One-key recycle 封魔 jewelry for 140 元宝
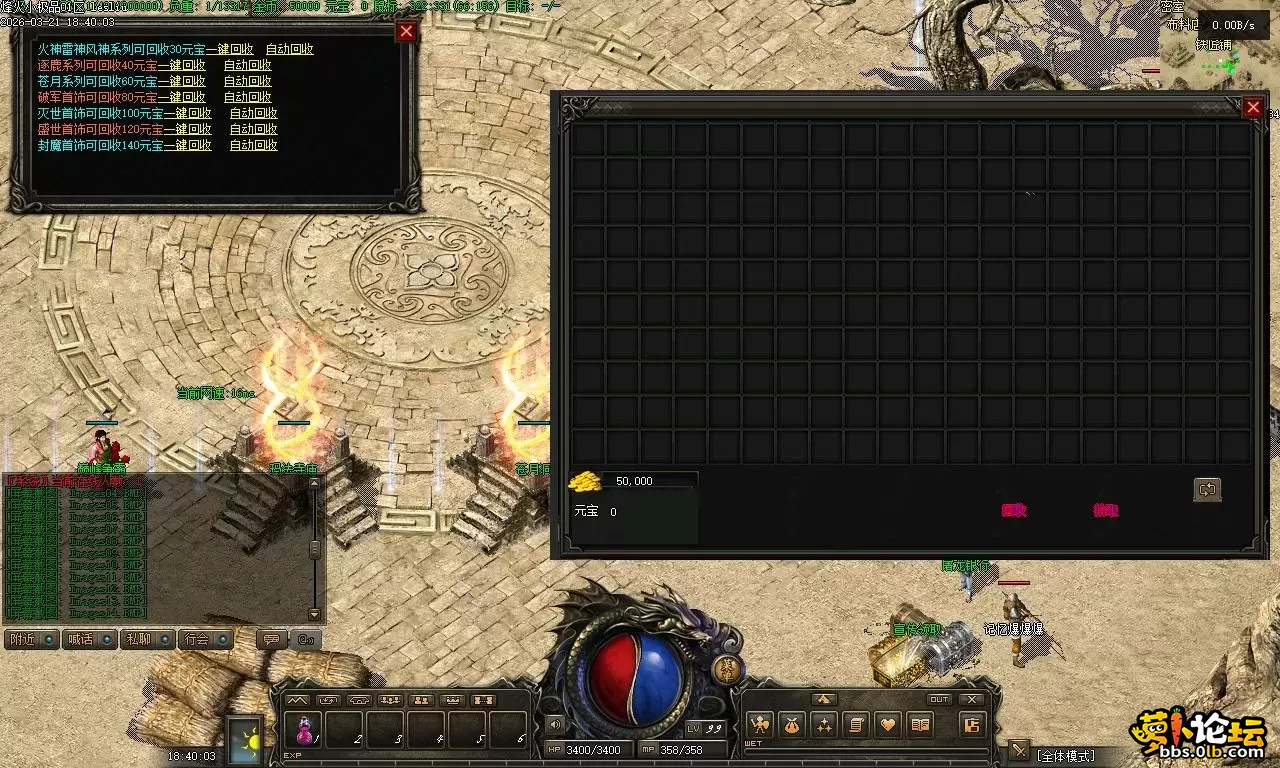Image resolution: width=1280 pixels, height=768 pixels. pyautogui.click(x=187, y=145)
